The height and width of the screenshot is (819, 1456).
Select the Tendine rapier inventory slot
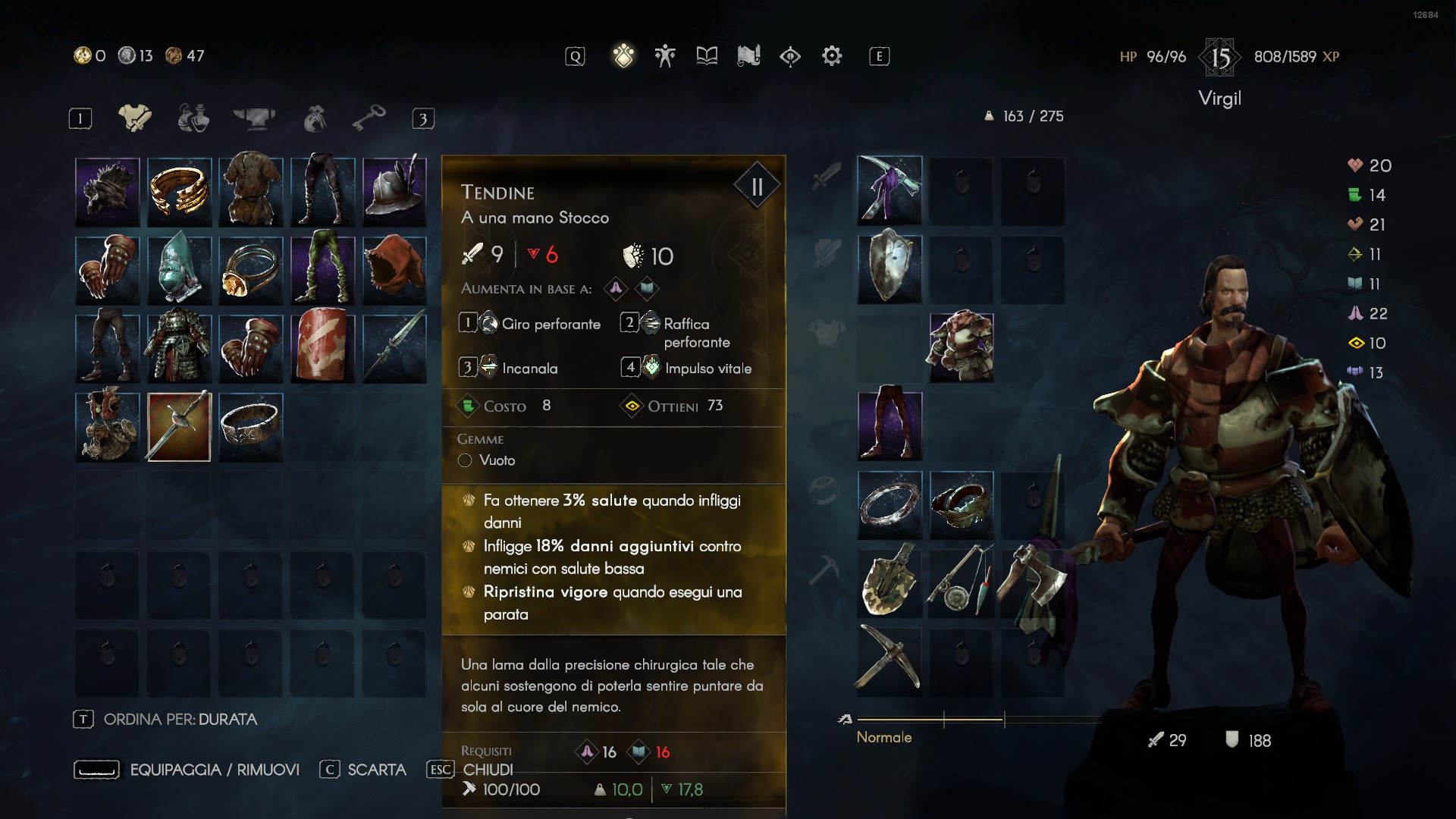[179, 427]
